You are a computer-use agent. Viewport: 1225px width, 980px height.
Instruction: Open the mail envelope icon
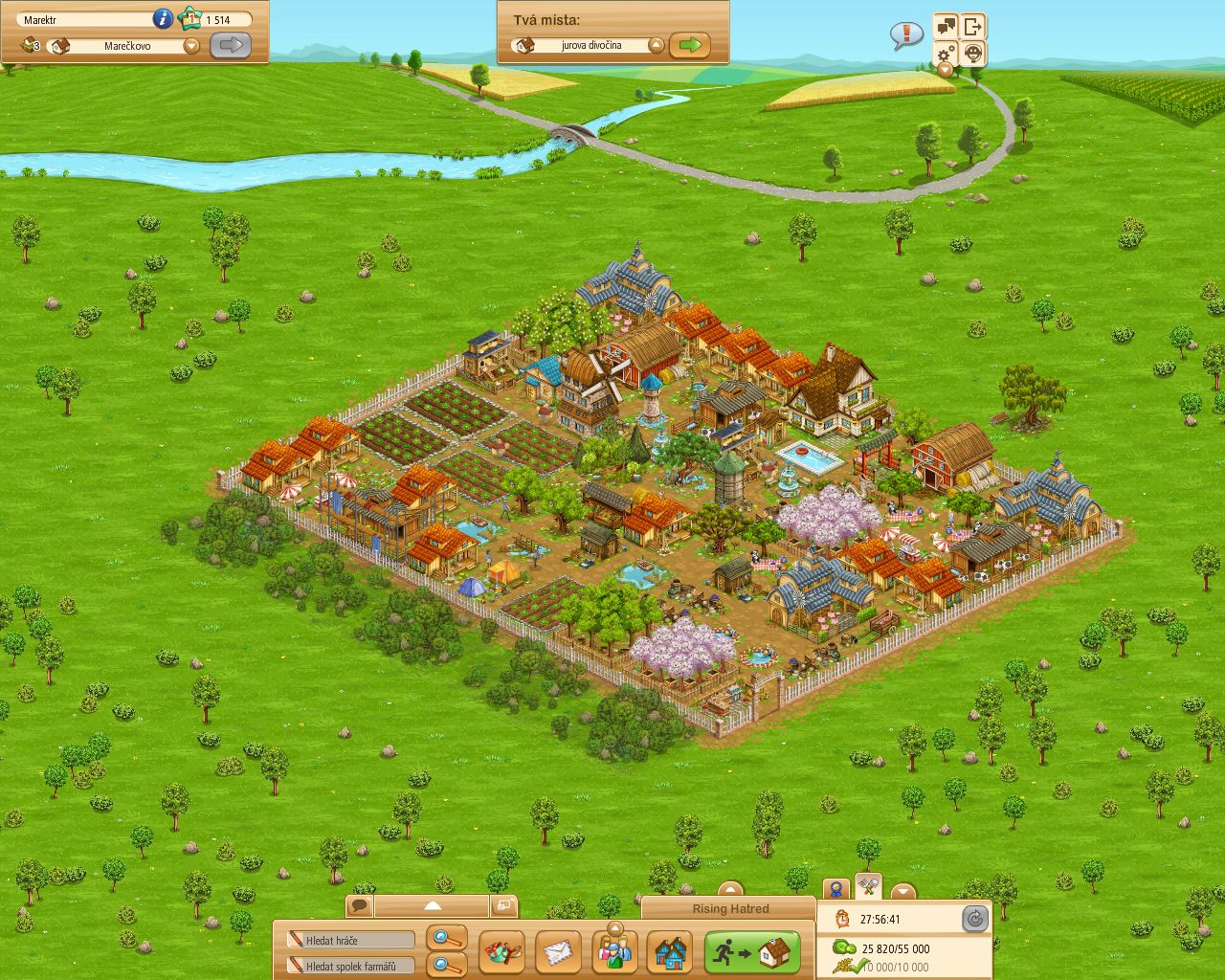coord(560,952)
